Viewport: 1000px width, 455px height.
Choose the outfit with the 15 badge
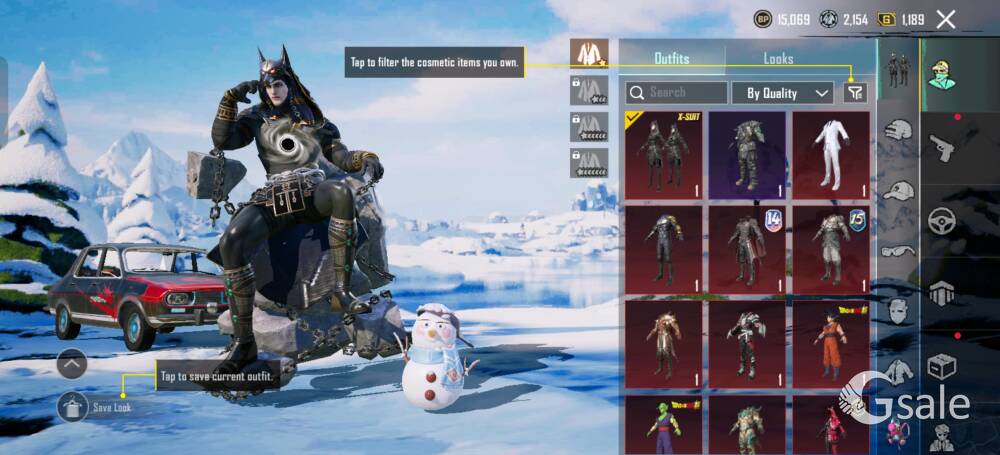click(831, 249)
